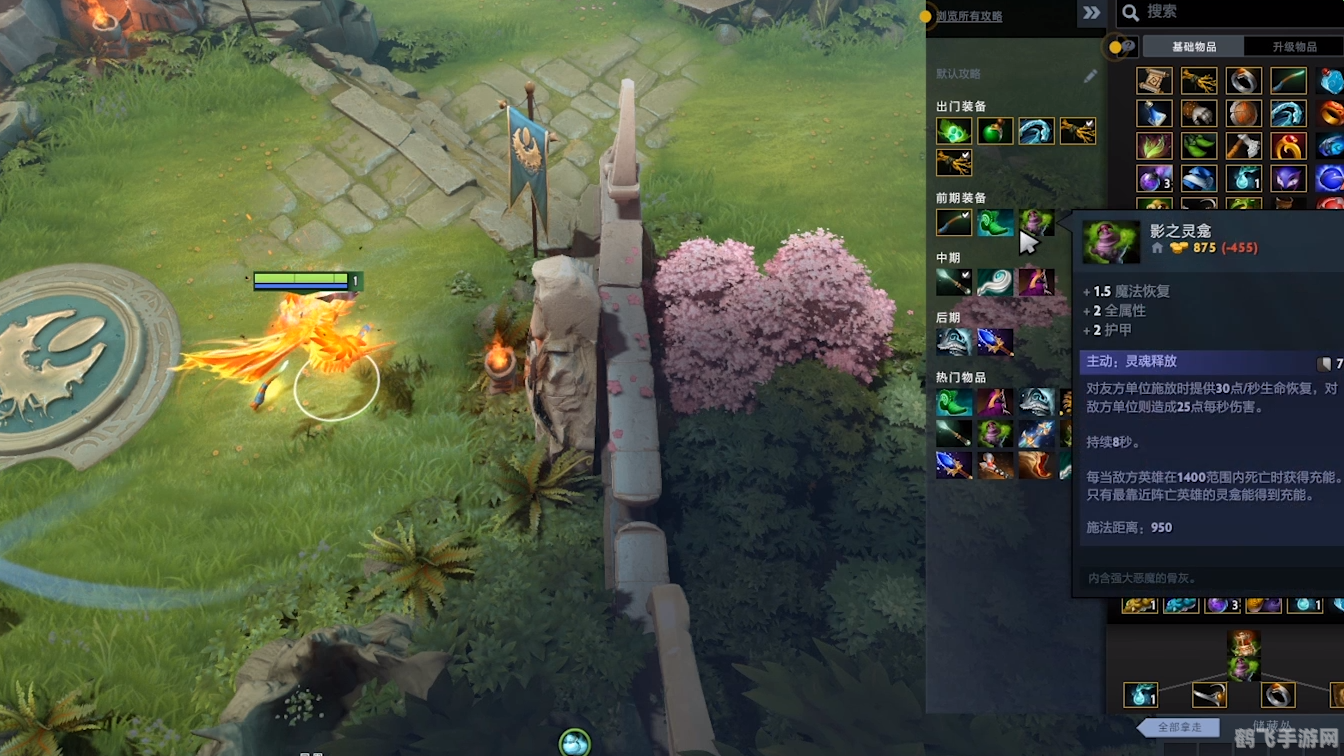Select the Clarity potion bottle in the shop grid
1344x756 pixels.
[1154, 113]
